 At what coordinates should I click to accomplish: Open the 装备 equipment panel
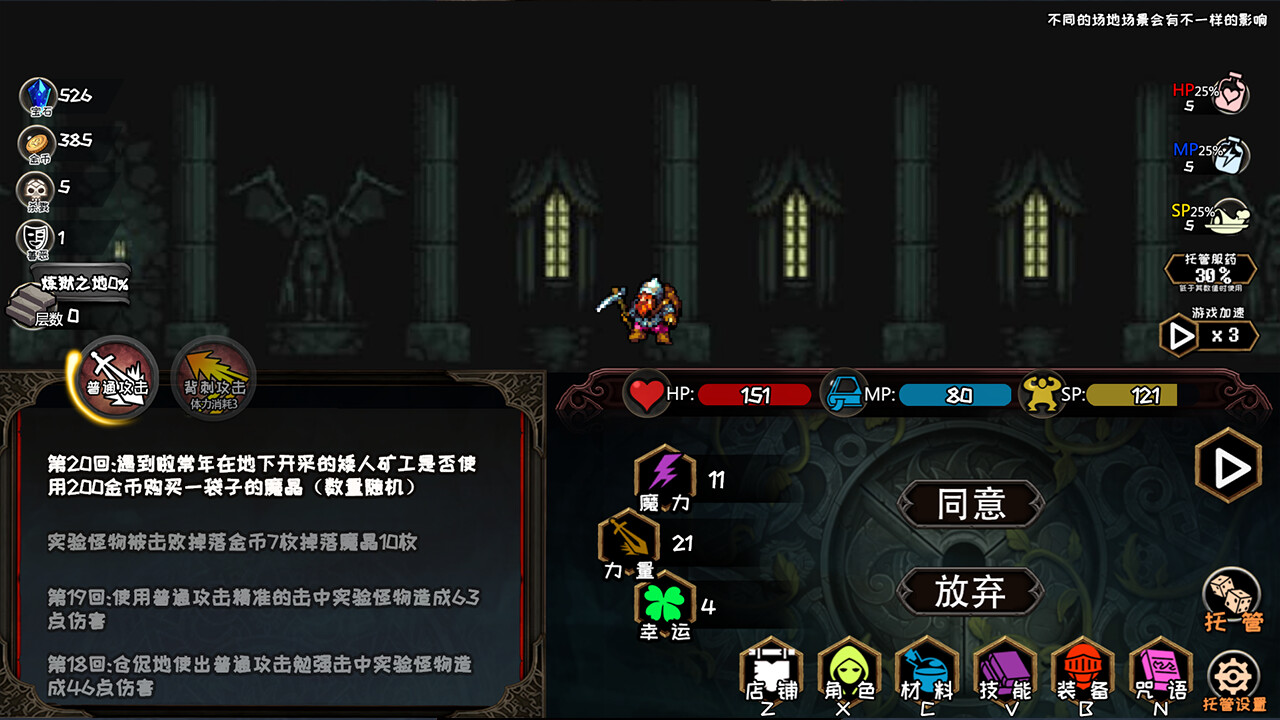[1081, 670]
